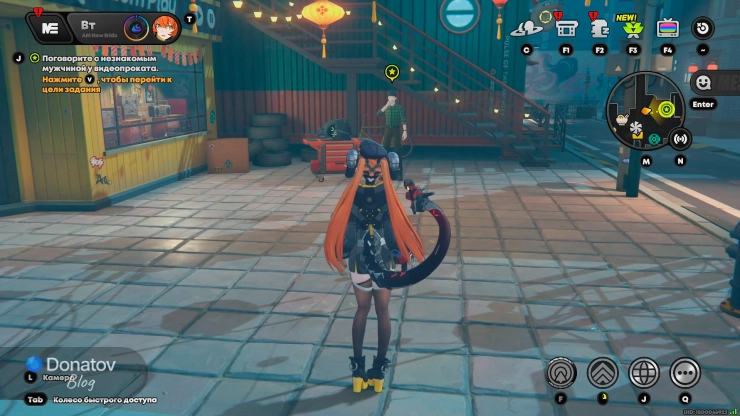This screenshot has height=416, width=740.
Task: Open the globe icon button
Action: (643, 373)
